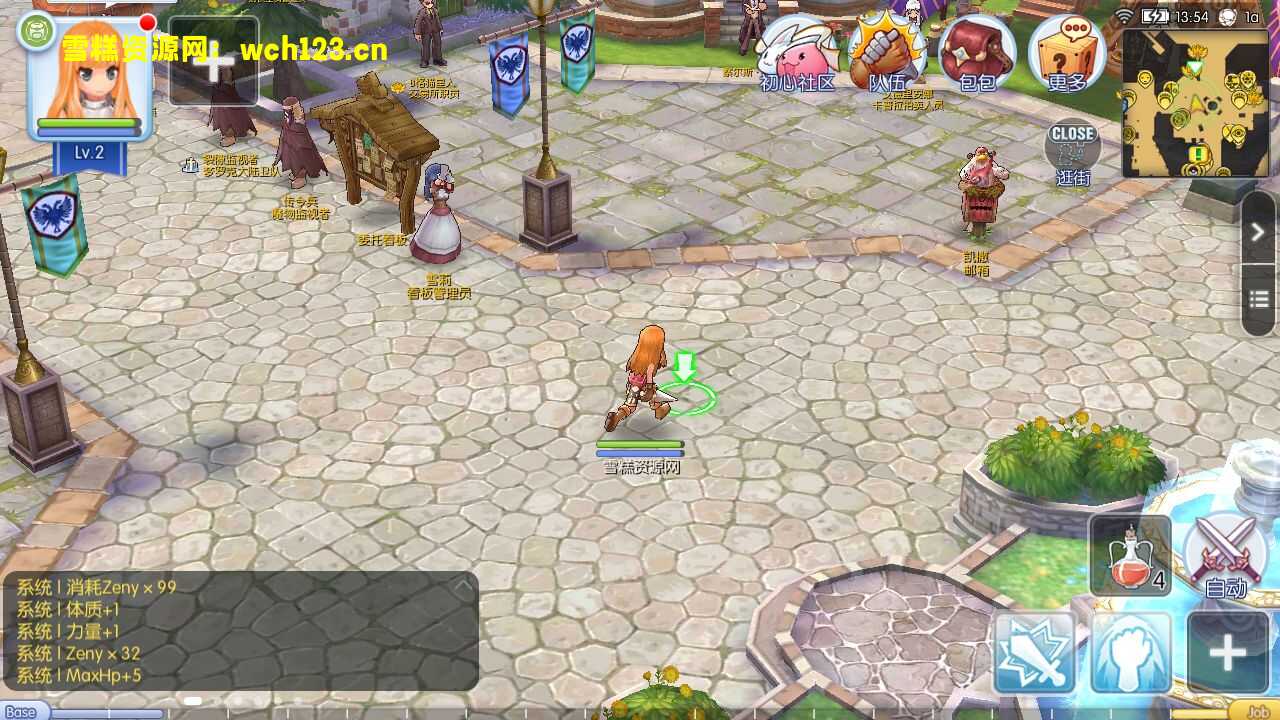Click the plus slot beside the portrait
The image size is (1280, 720).
click(x=213, y=62)
